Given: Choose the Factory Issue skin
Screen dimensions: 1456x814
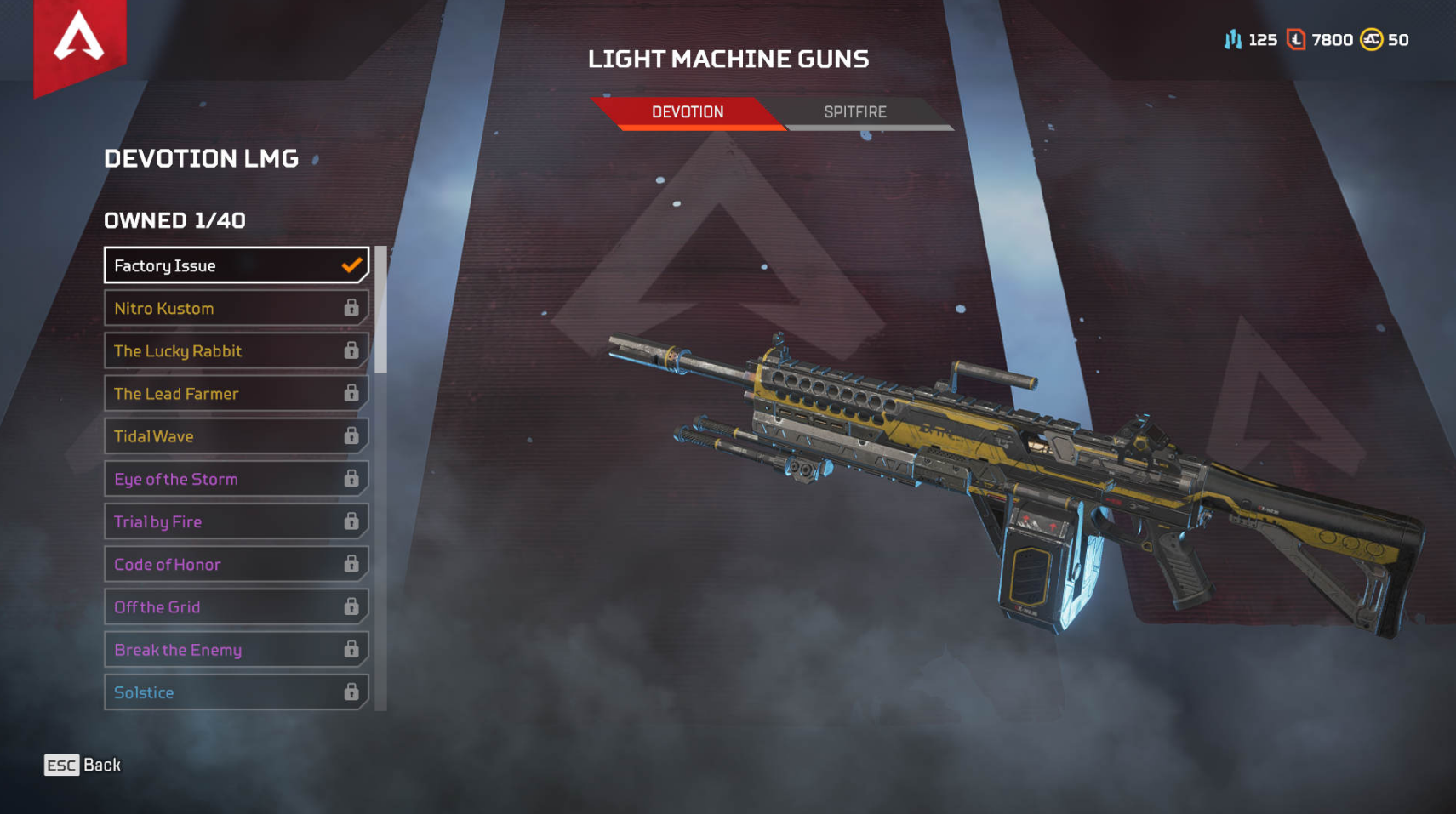Looking at the screenshot, I should [236, 265].
